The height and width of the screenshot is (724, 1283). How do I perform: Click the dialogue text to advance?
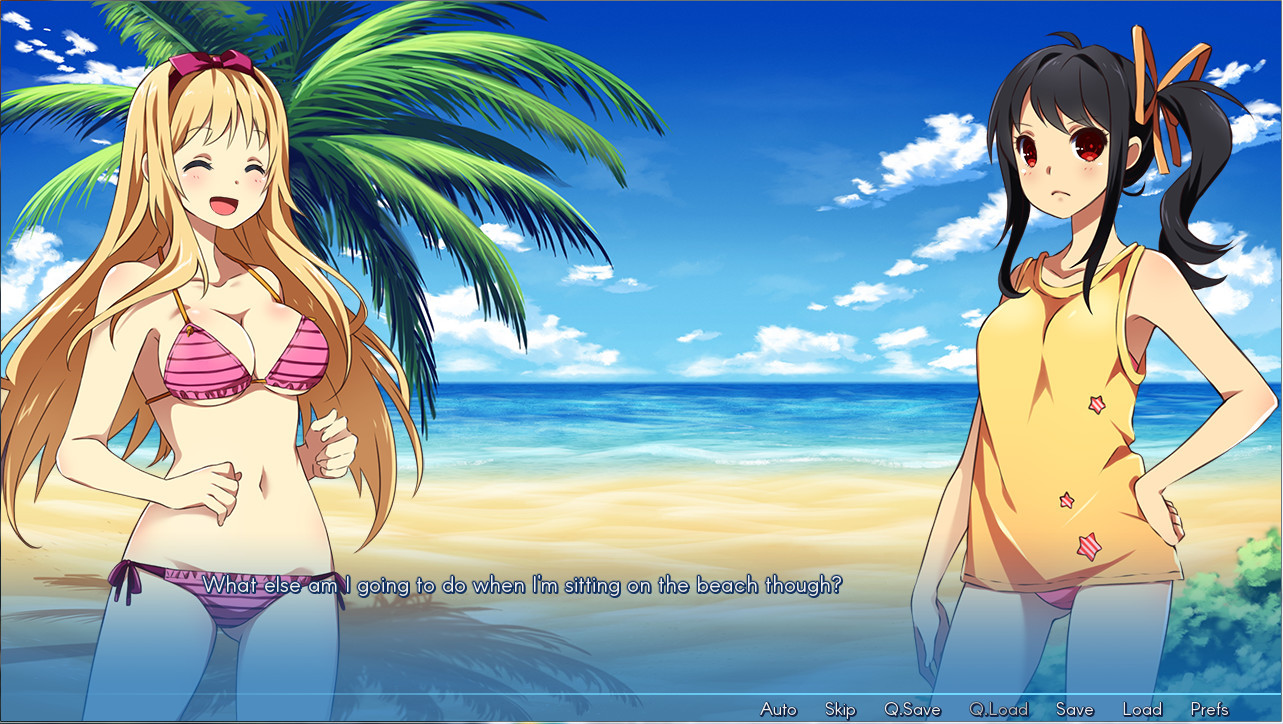(x=525, y=587)
